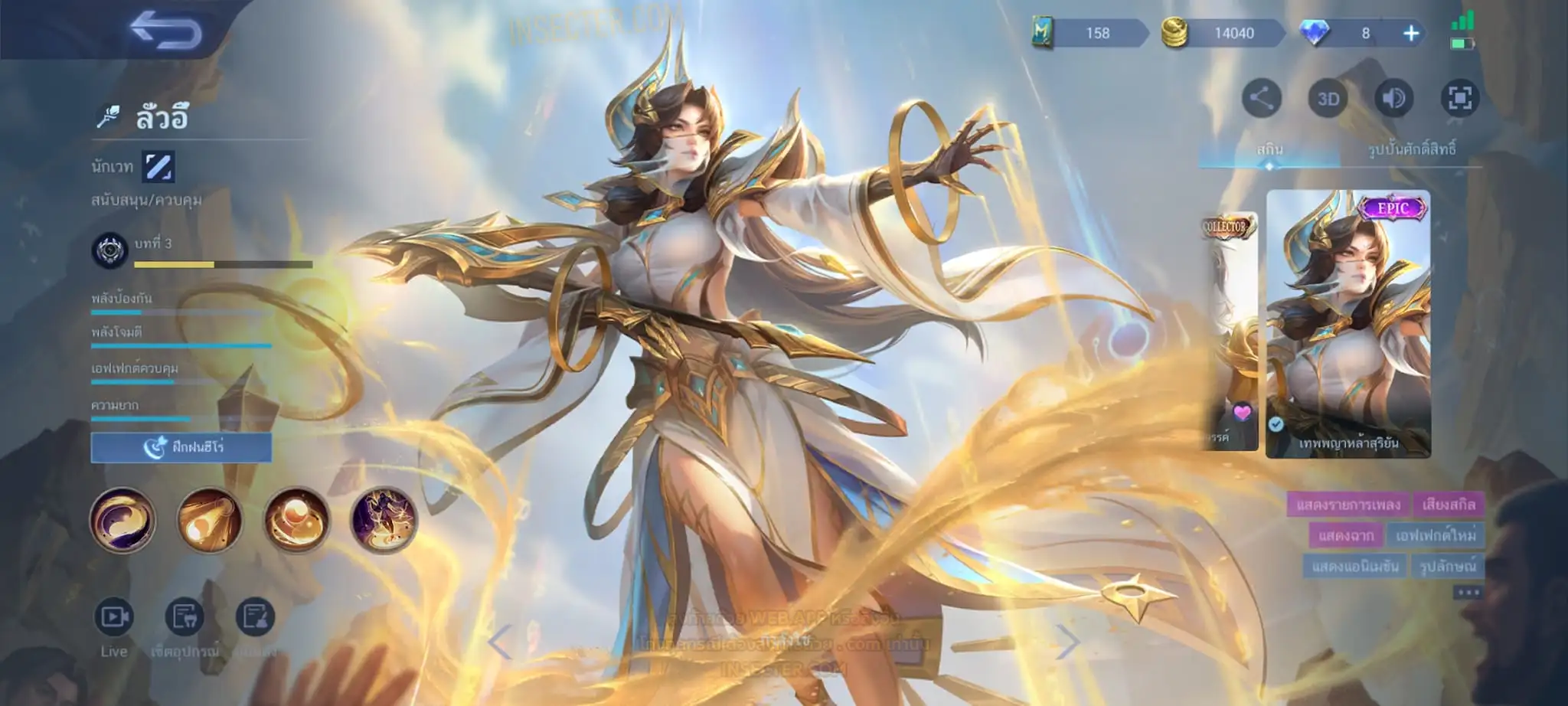Viewport: 1568px width, 706px height.
Task: View the golden comet skill icon
Action: 210,520
